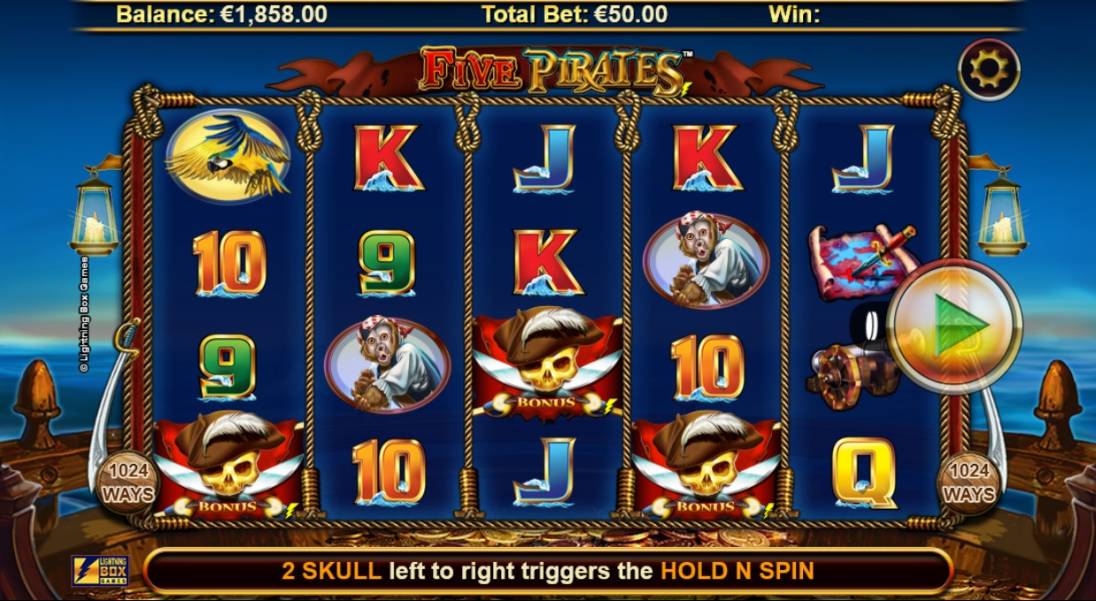1096x601 pixels.
Task: Open the gear settings menu
Action: (x=989, y=69)
